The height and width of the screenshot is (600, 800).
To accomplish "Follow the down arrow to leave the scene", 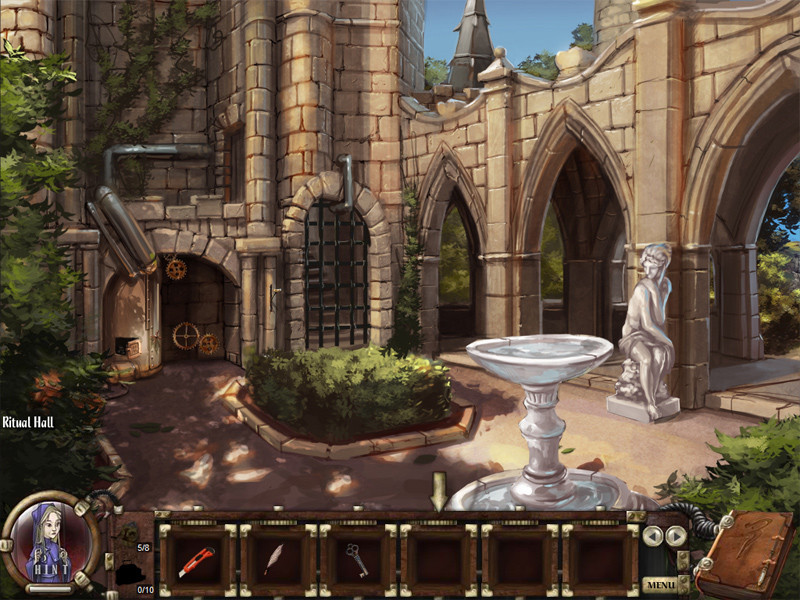I will pos(437,490).
